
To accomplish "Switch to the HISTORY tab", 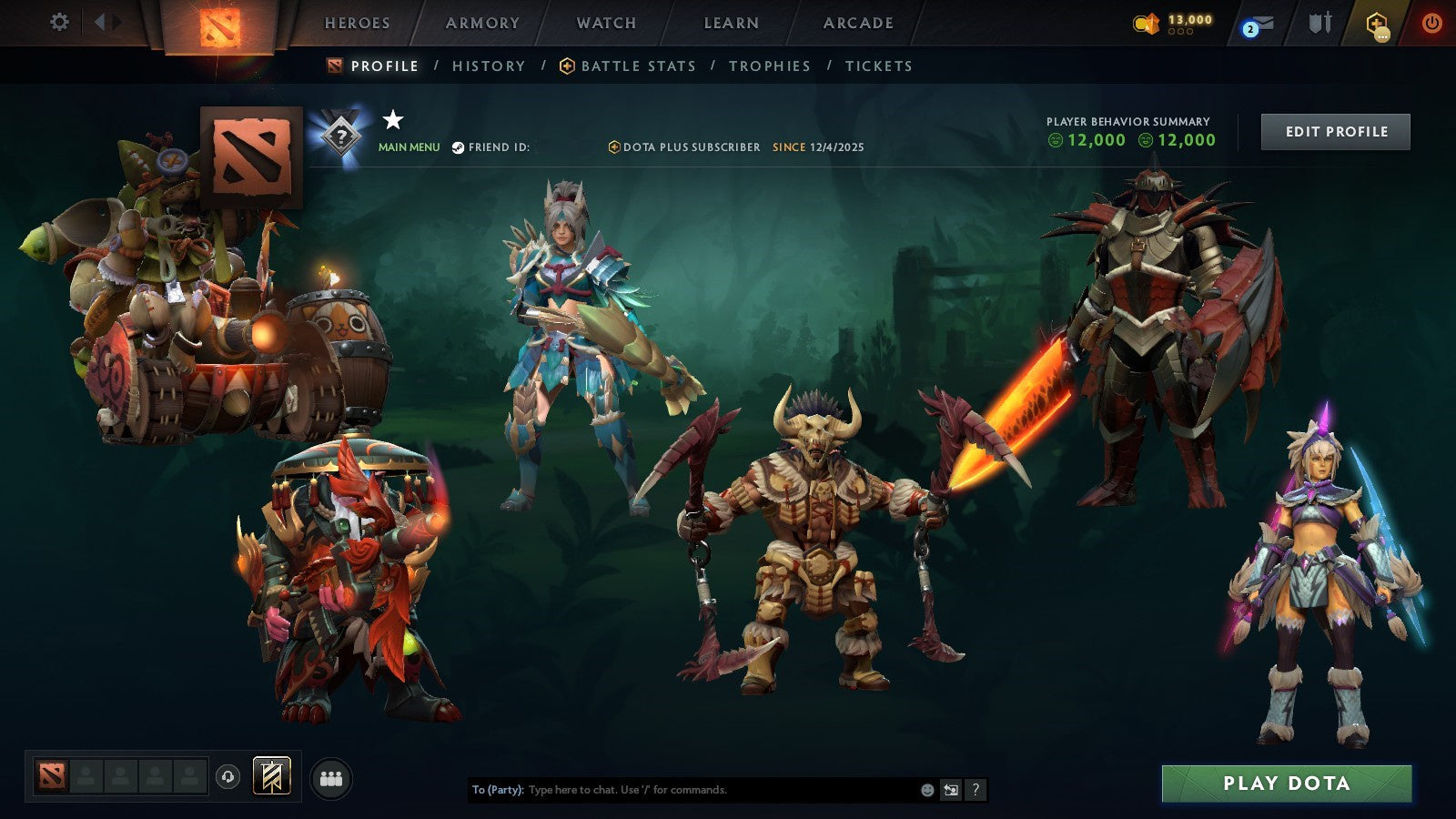I will click(488, 66).
